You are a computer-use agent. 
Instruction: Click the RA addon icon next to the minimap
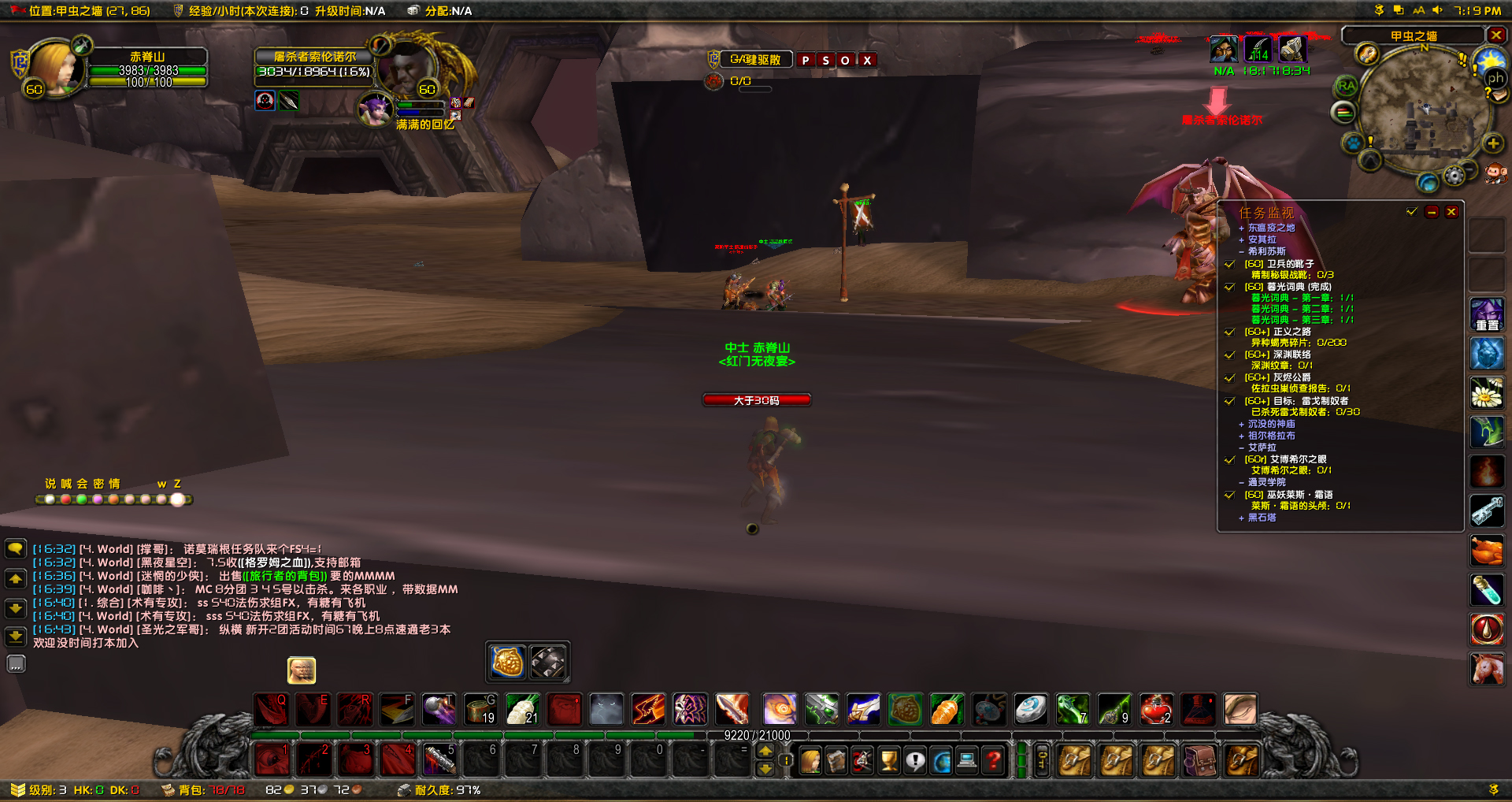[1347, 84]
